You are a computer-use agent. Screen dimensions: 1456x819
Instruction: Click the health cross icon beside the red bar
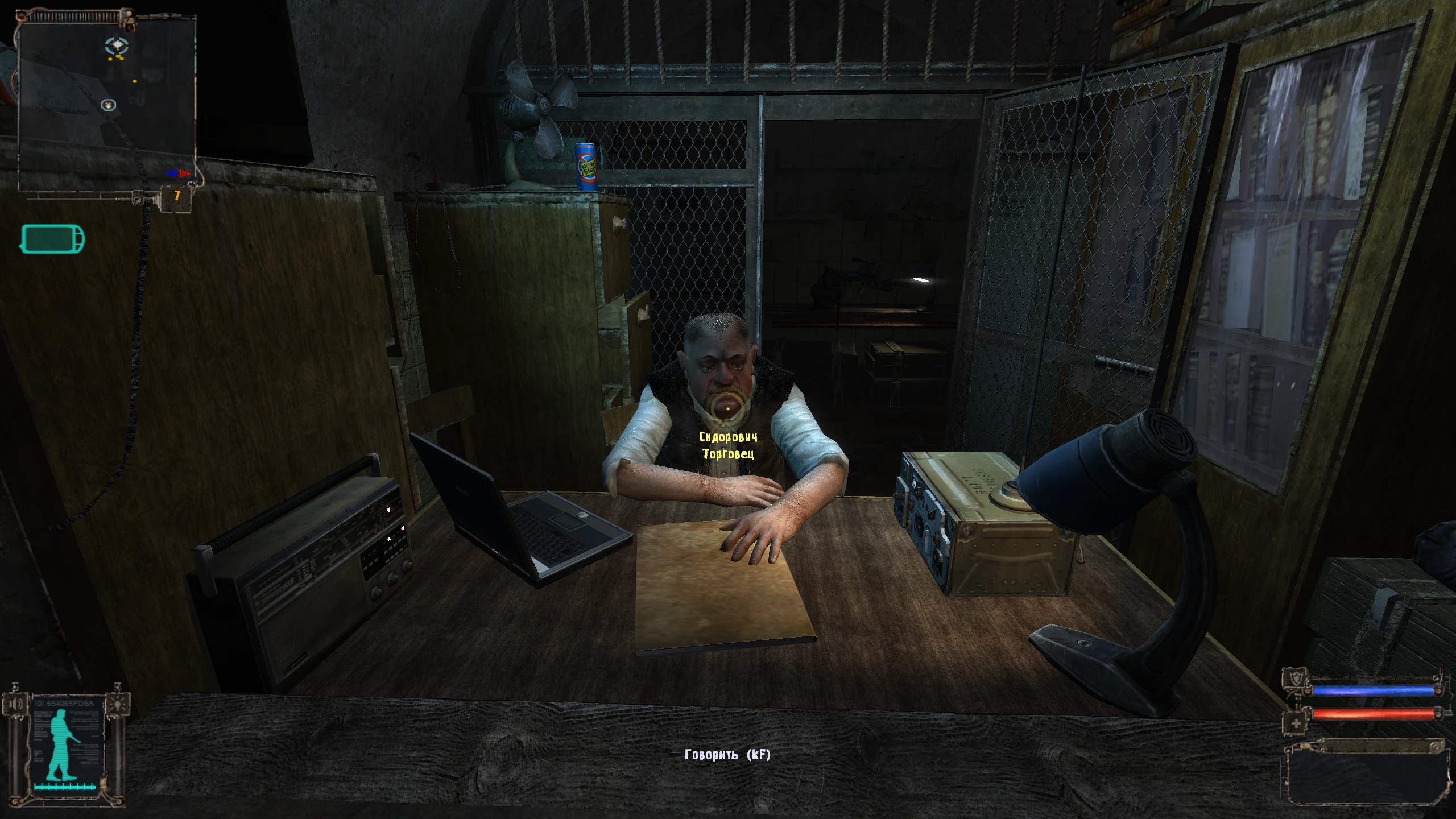(1296, 723)
